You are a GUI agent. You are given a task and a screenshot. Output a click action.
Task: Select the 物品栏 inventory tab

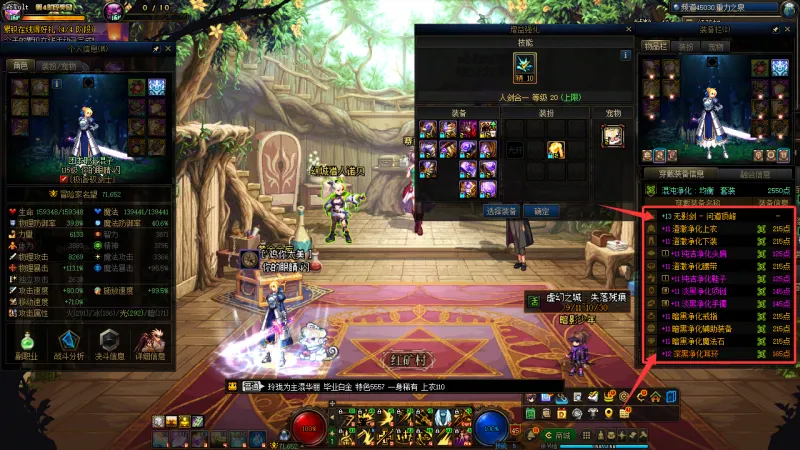(x=655, y=46)
